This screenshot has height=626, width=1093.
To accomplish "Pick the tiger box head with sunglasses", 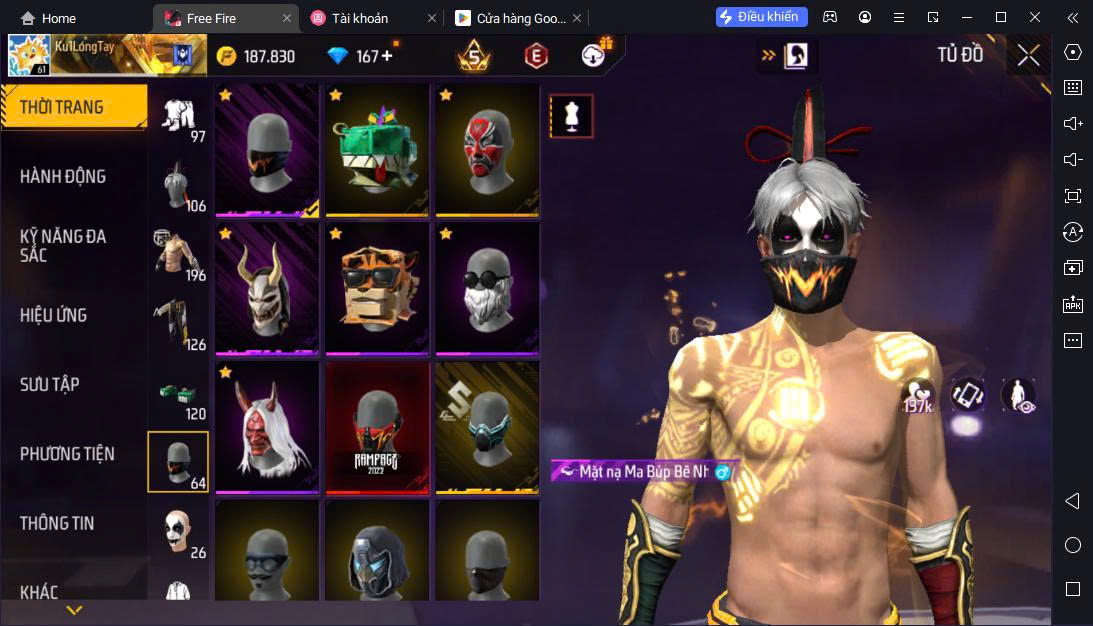I will pyautogui.click(x=377, y=288).
